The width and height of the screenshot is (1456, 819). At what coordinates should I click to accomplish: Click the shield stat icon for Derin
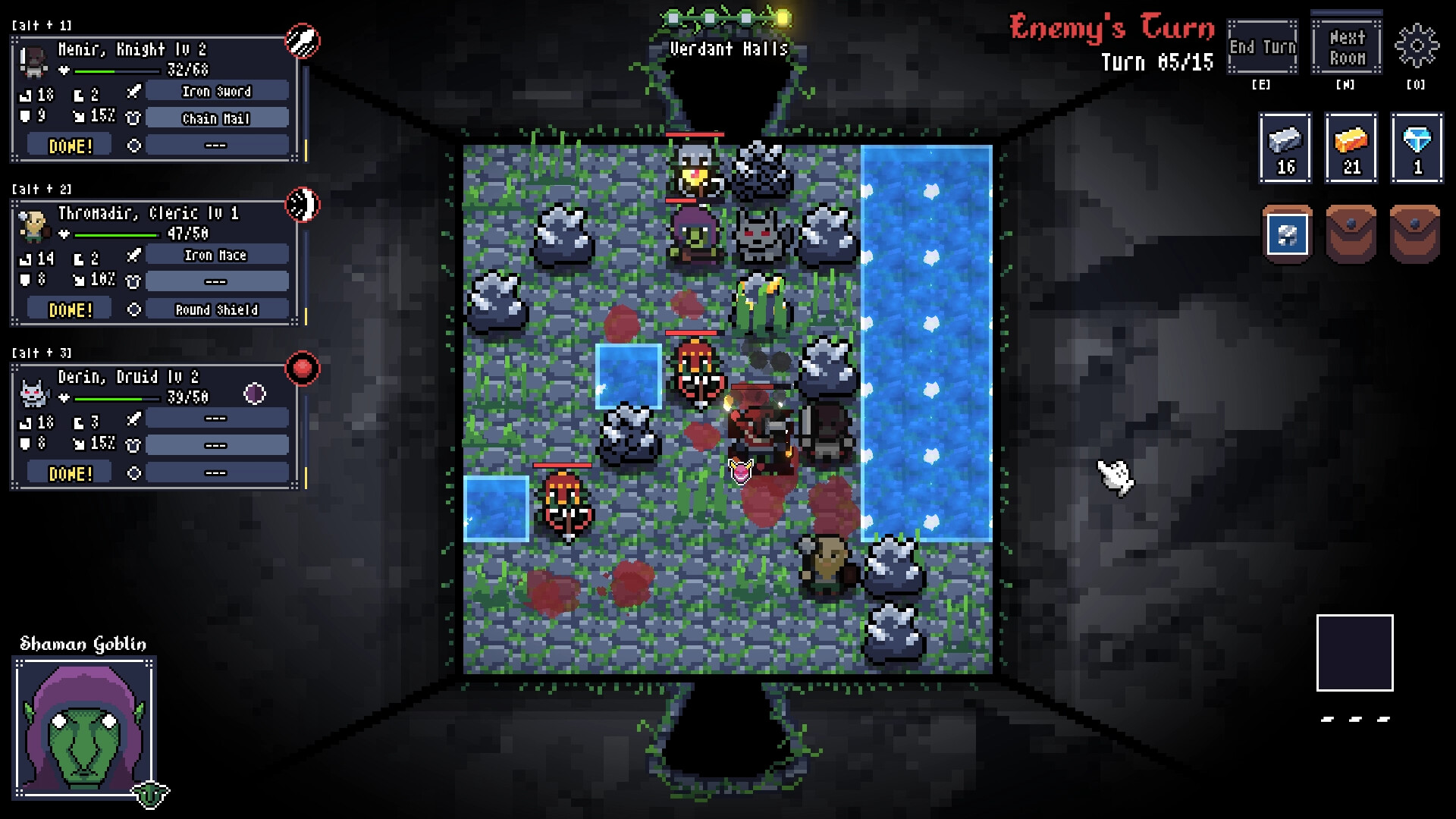pos(24,443)
